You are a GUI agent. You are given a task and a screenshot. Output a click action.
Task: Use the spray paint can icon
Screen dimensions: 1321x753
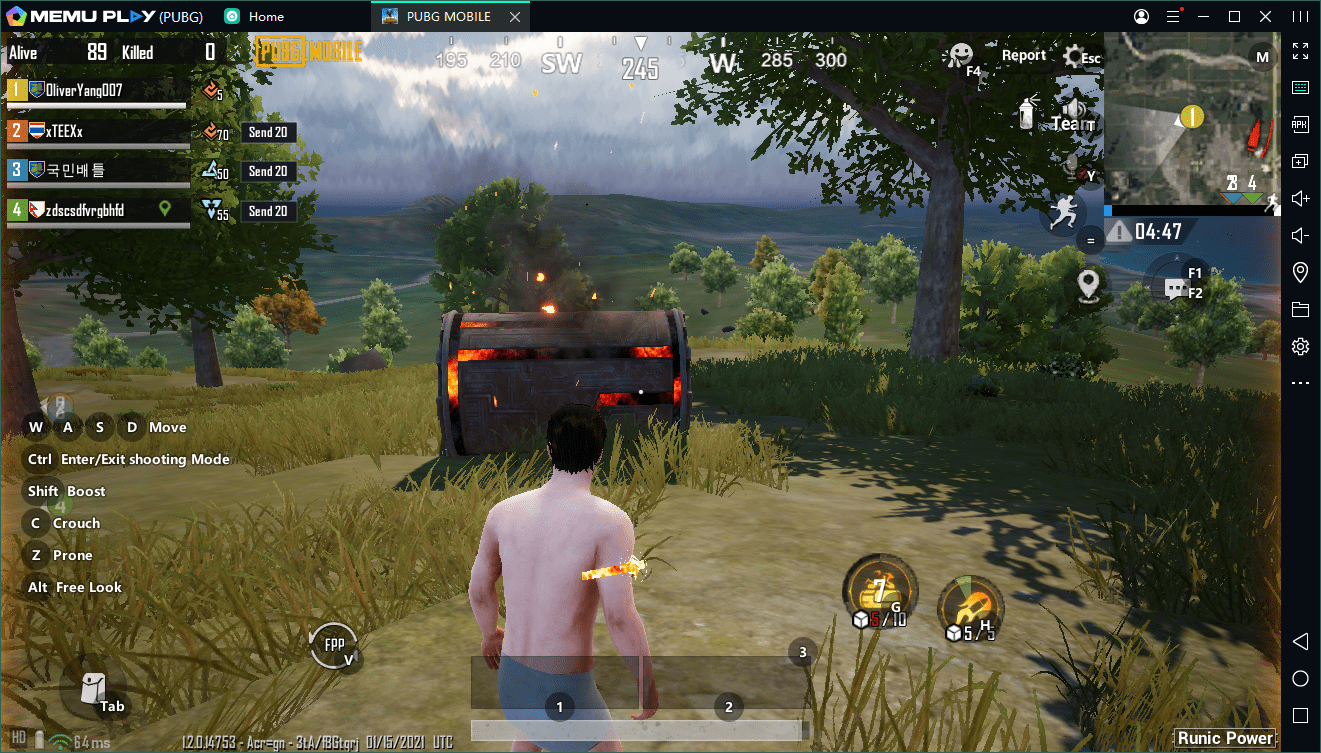[x=1027, y=113]
